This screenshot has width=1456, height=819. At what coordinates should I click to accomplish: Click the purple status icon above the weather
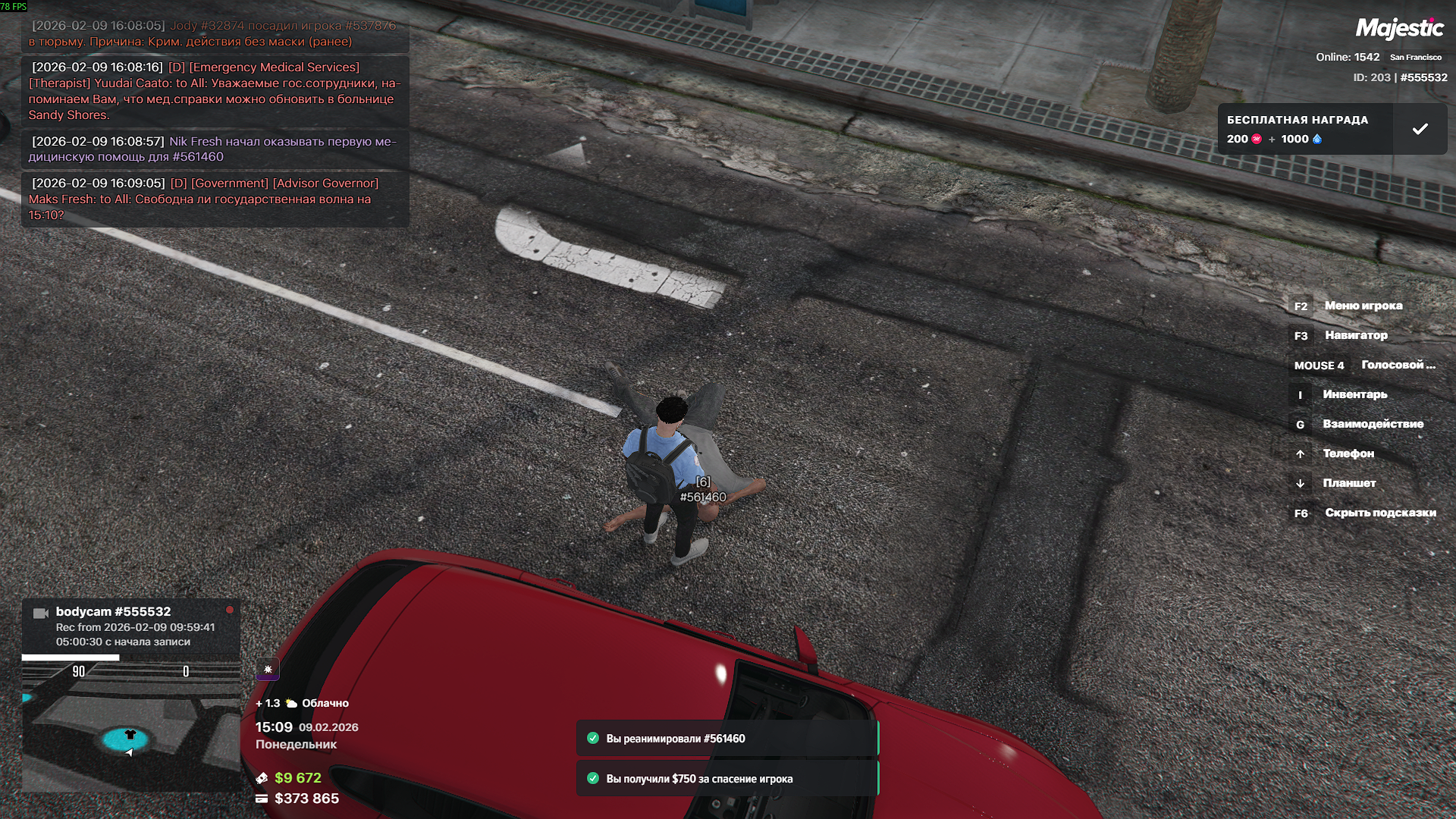coord(268,669)
